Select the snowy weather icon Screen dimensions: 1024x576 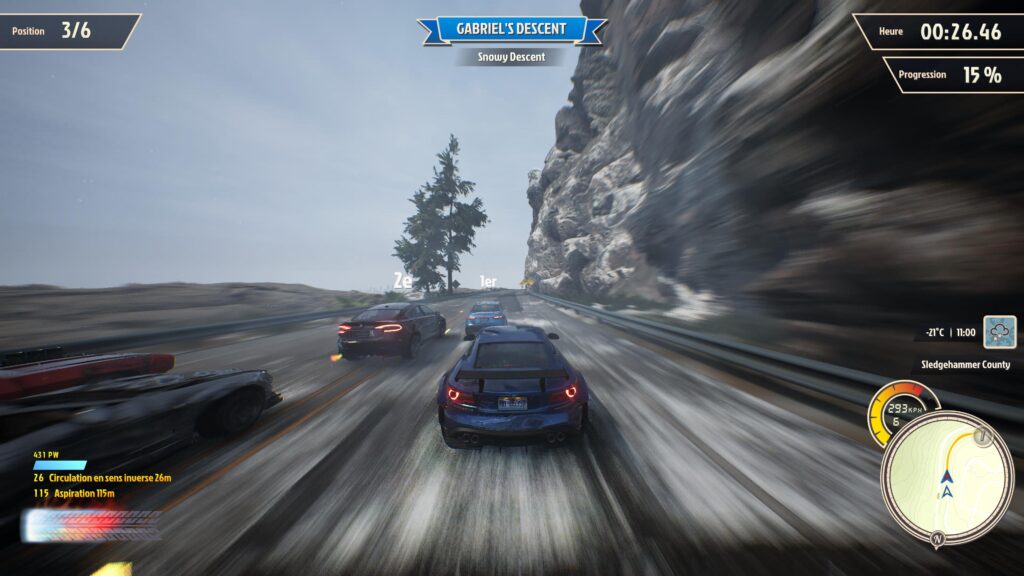pos(999,332)
